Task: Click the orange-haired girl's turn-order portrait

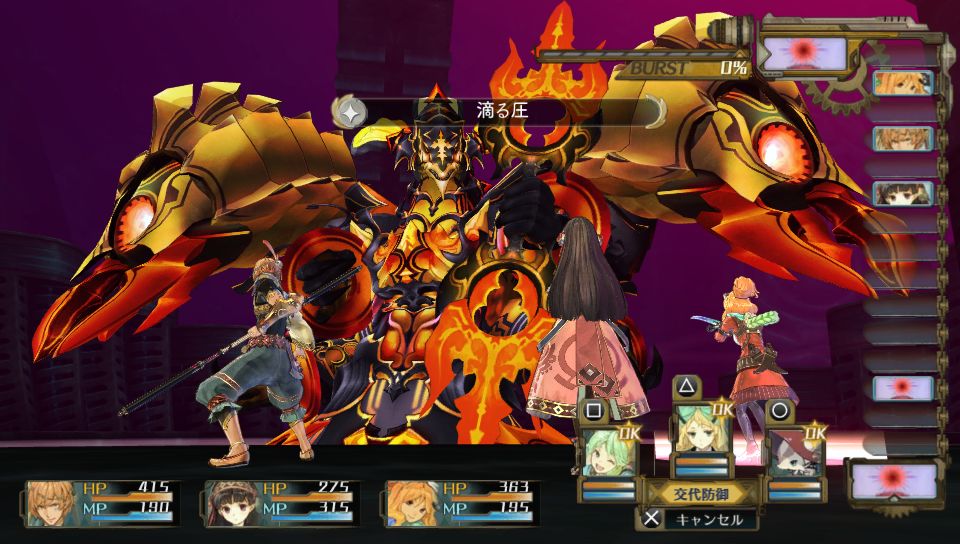Action: (x=903, y=83)
